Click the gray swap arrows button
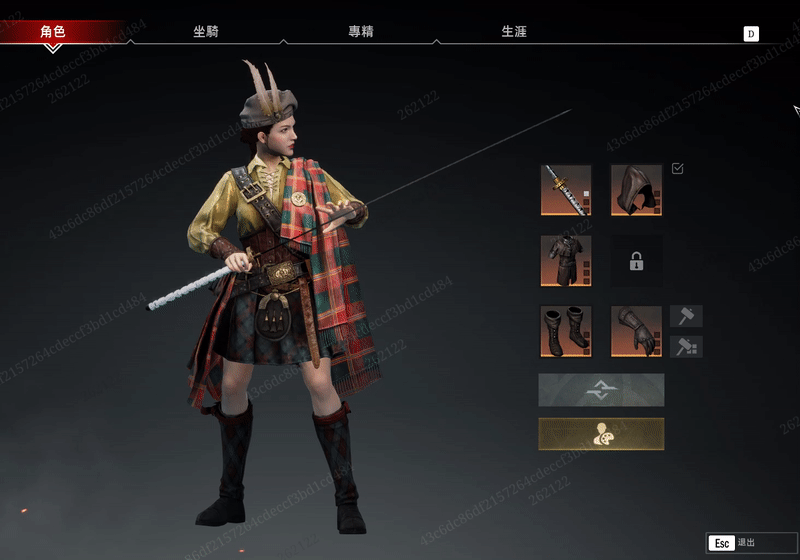This screenshot has width=800, height=560. coord(601,390)
